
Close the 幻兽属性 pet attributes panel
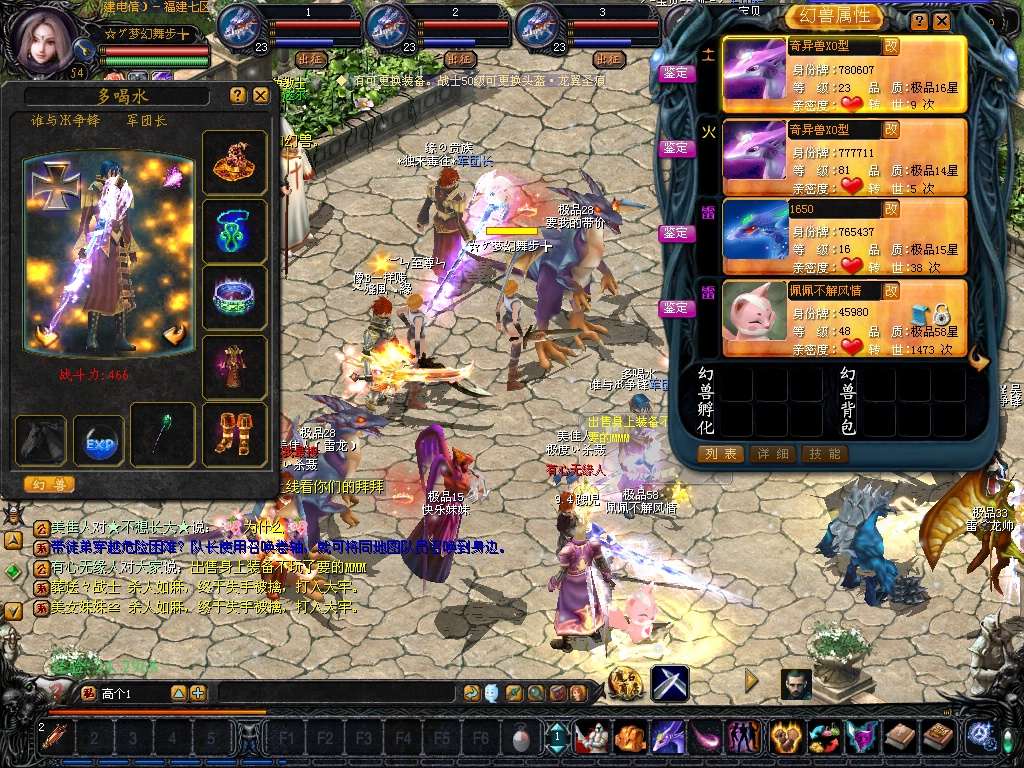[941, 21]
